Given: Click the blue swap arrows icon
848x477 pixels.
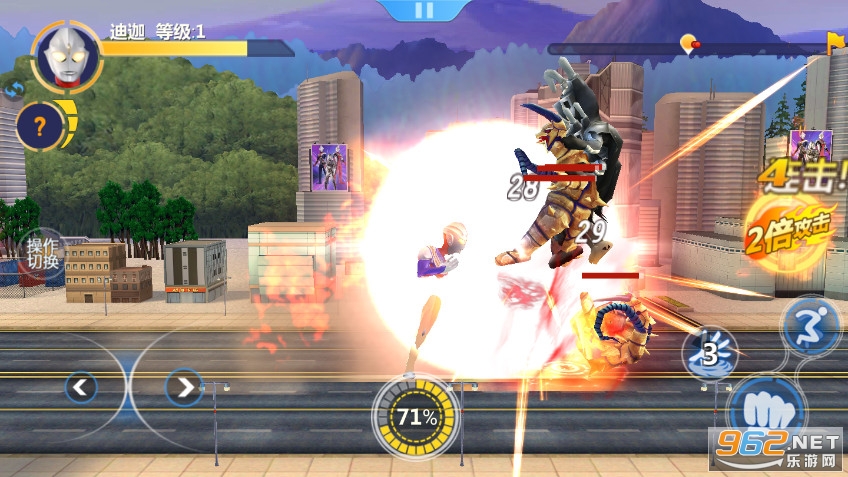Looking at the screenshot, I should (x=14, y=91).
